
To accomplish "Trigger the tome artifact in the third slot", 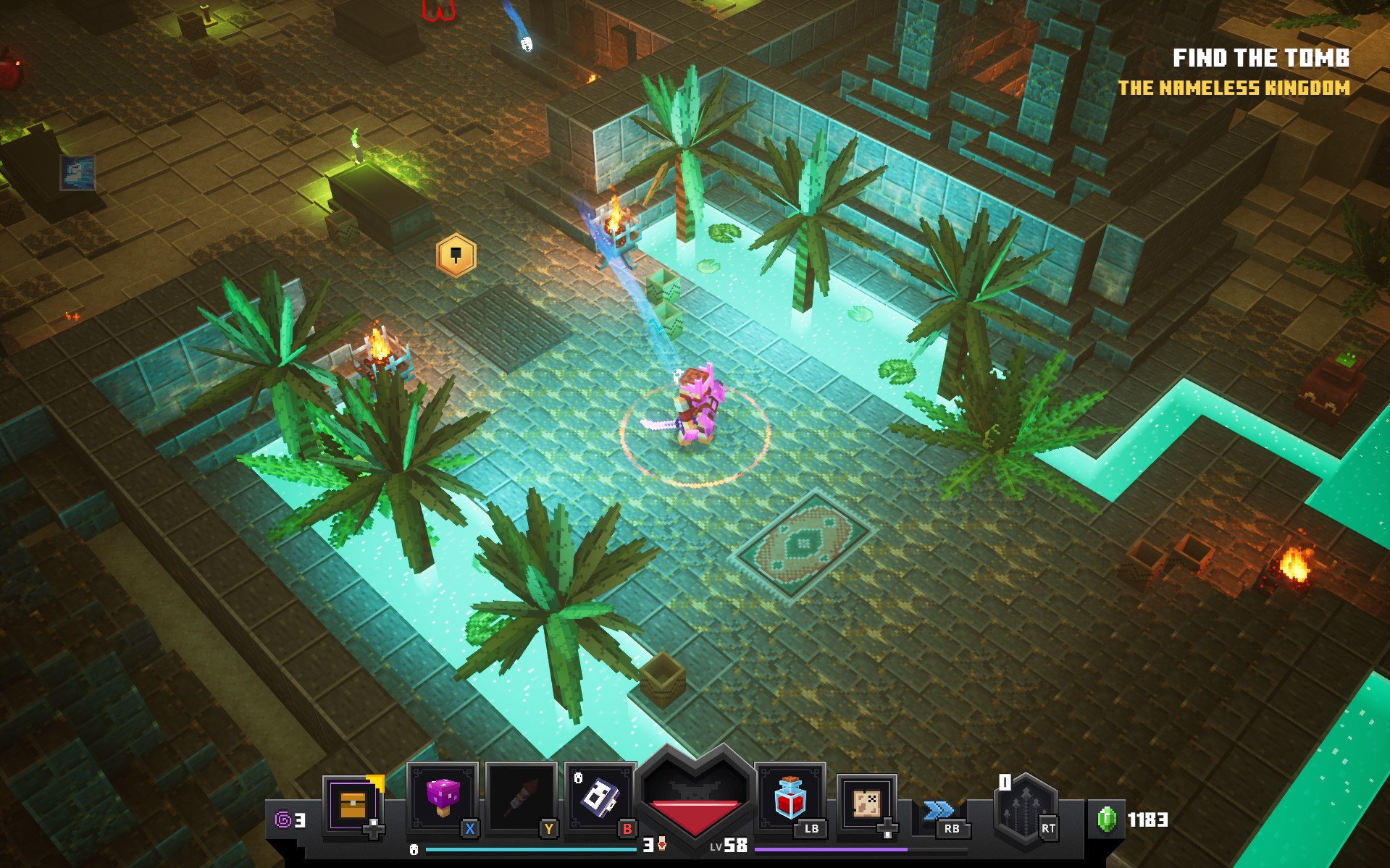I will tap(600, 796).
